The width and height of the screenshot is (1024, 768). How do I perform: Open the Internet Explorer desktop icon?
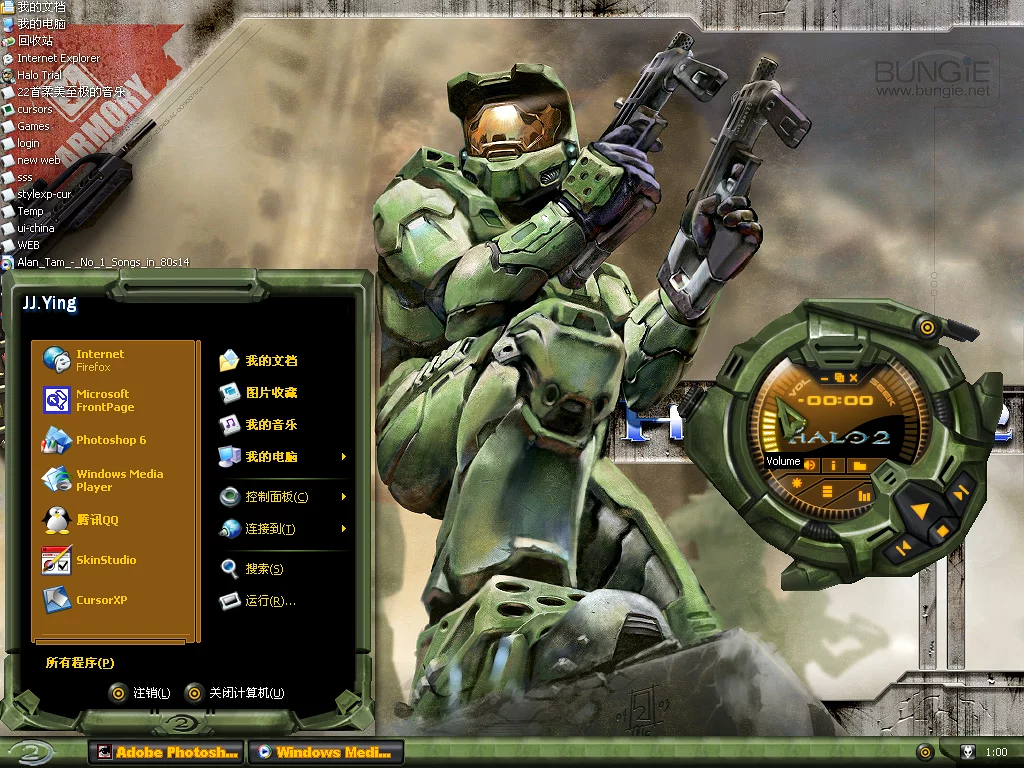pyautogui.click(x=58, y=58)
